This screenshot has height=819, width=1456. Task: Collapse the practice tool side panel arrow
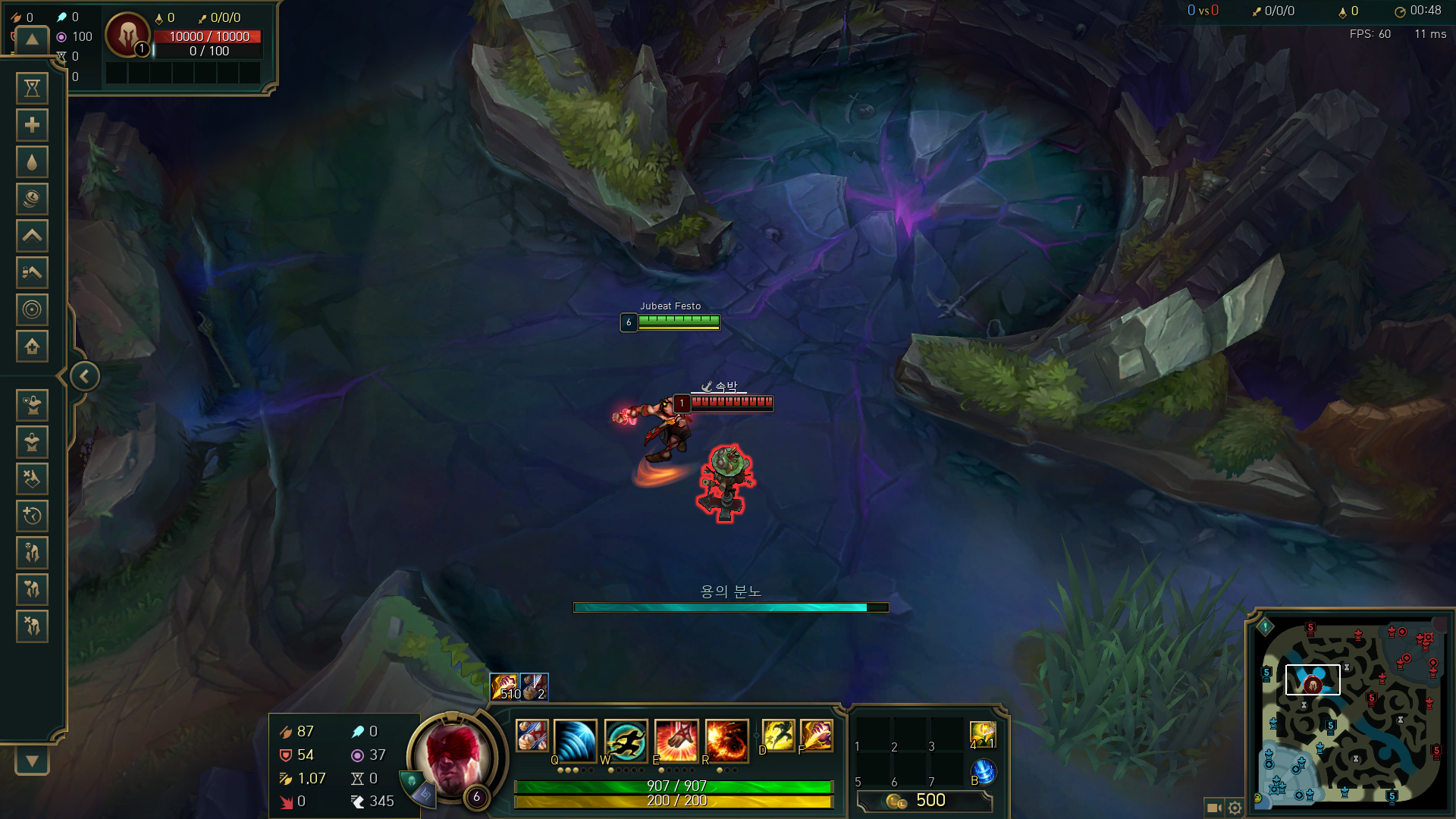point(84,376)
